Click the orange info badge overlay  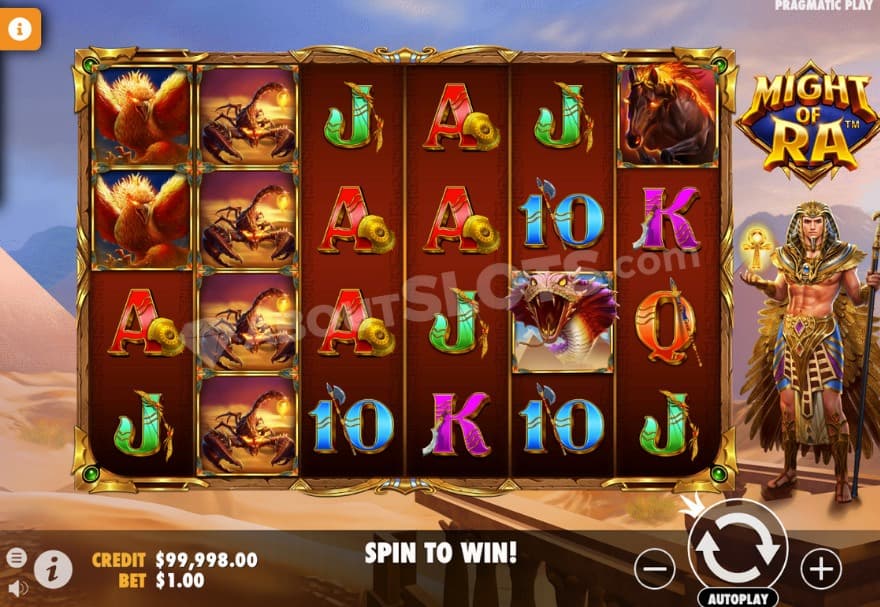(x=19, y=29)
